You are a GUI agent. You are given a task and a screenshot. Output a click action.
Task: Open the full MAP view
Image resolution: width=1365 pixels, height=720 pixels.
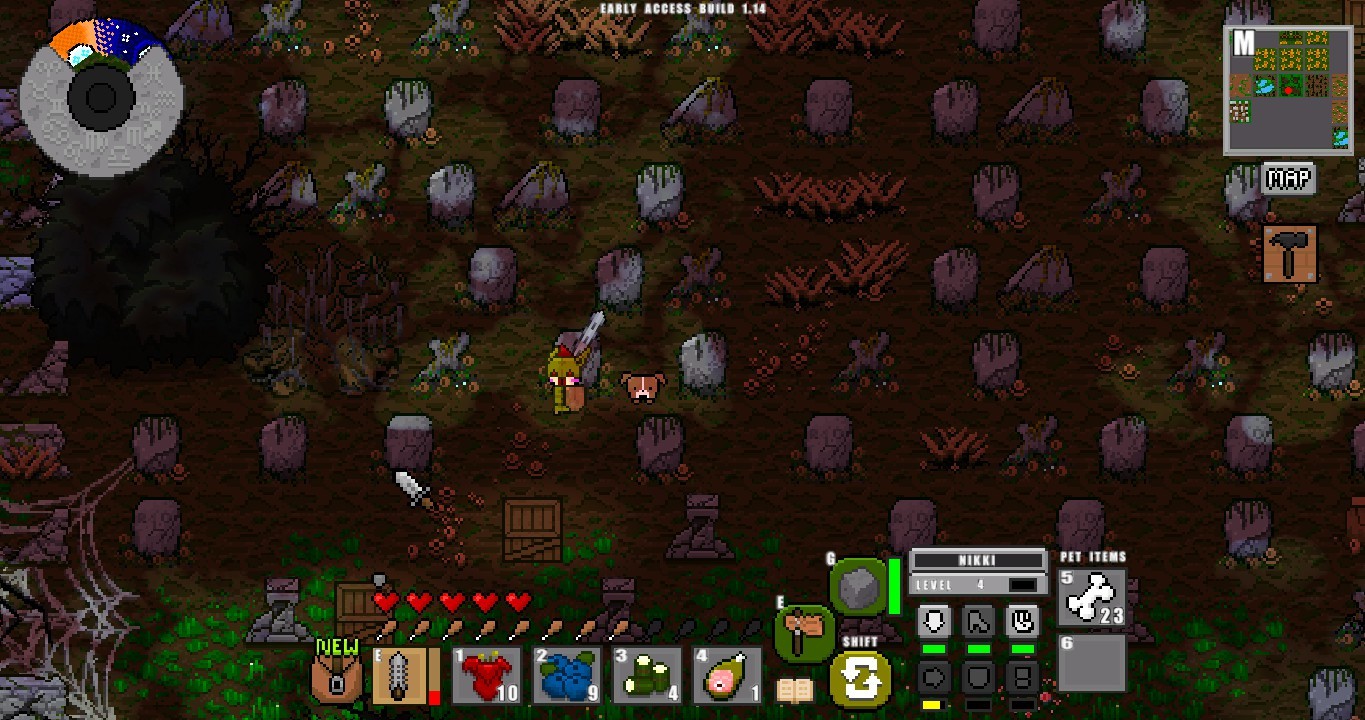tap(1290, 180)
